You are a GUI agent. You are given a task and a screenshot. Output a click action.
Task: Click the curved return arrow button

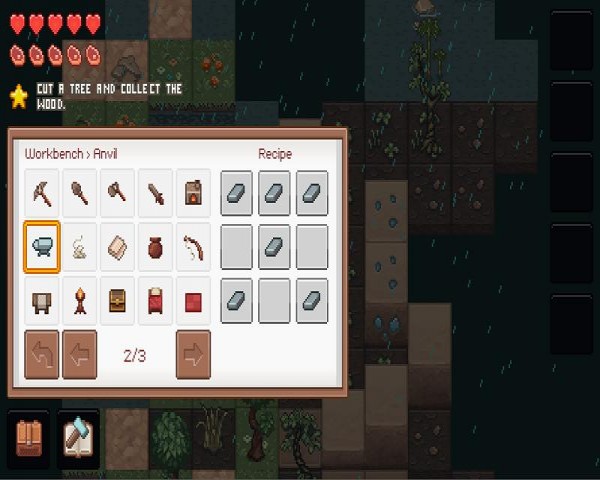tap(42, 354)
